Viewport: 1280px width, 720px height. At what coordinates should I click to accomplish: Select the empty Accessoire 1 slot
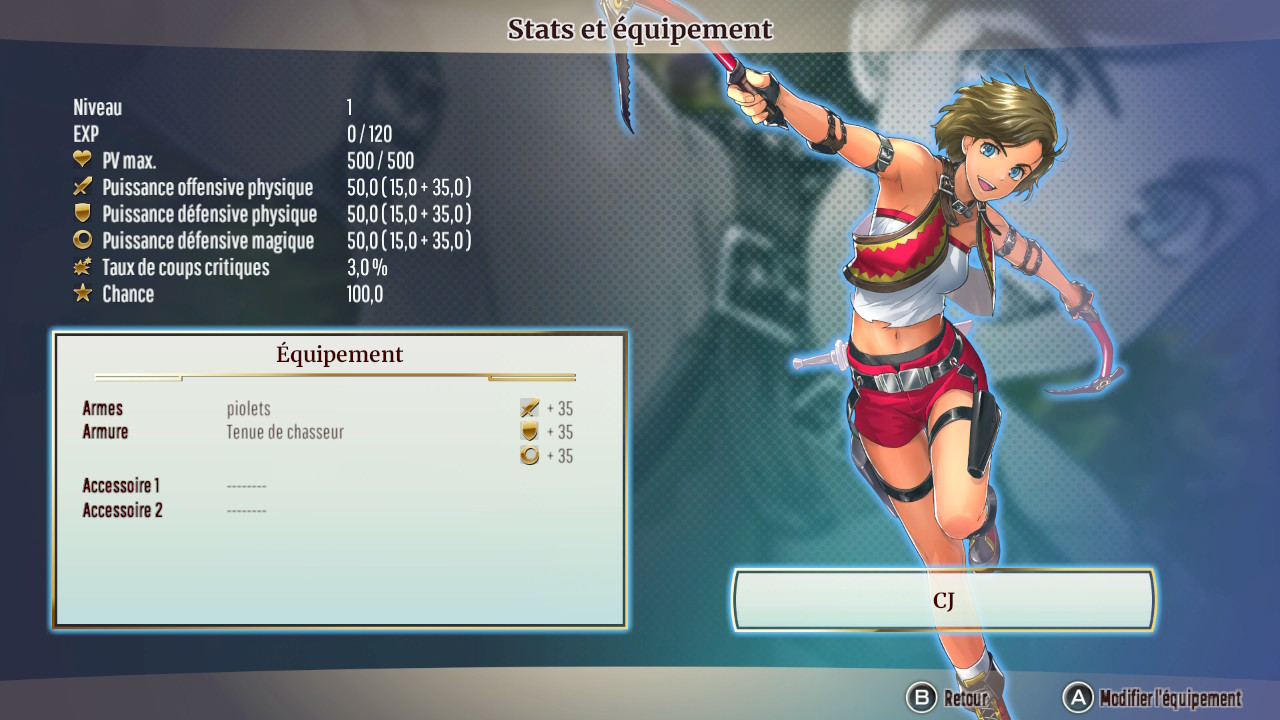246,486
